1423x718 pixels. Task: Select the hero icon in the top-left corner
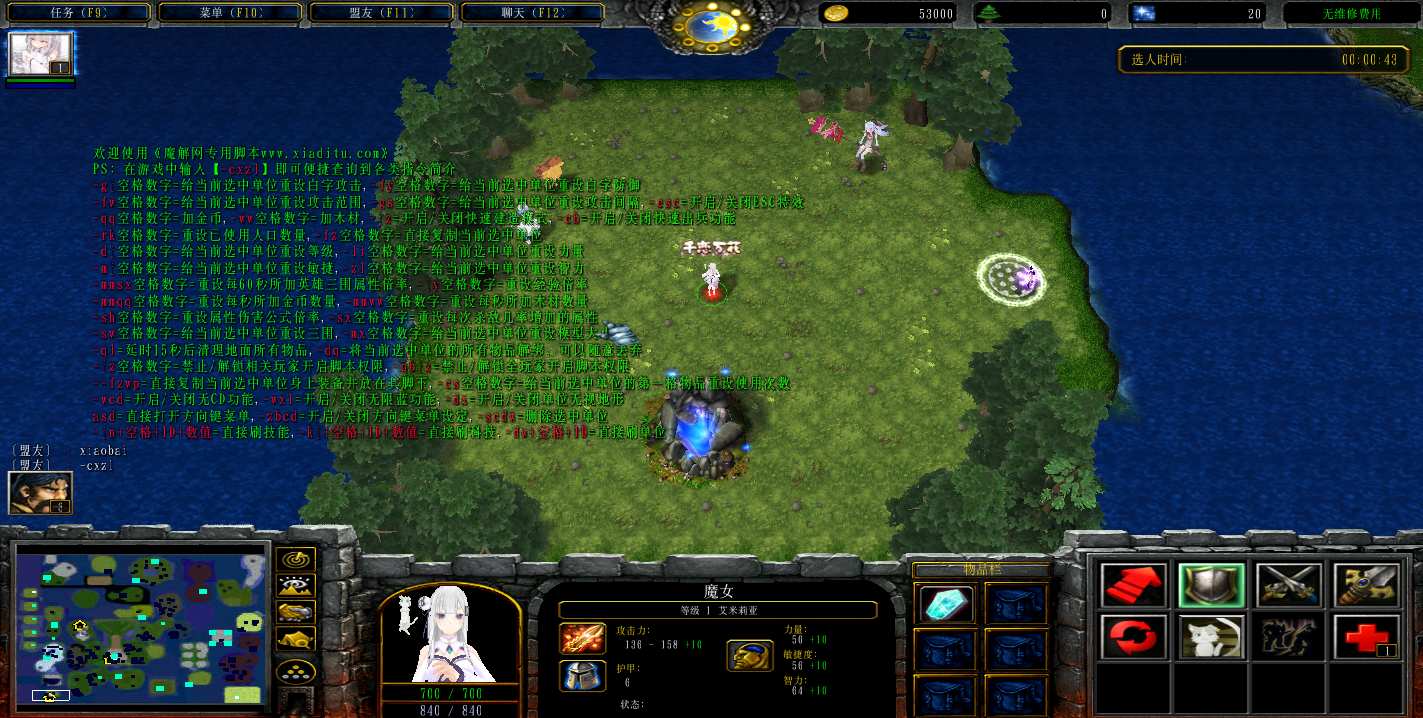[x=41, y=54]
